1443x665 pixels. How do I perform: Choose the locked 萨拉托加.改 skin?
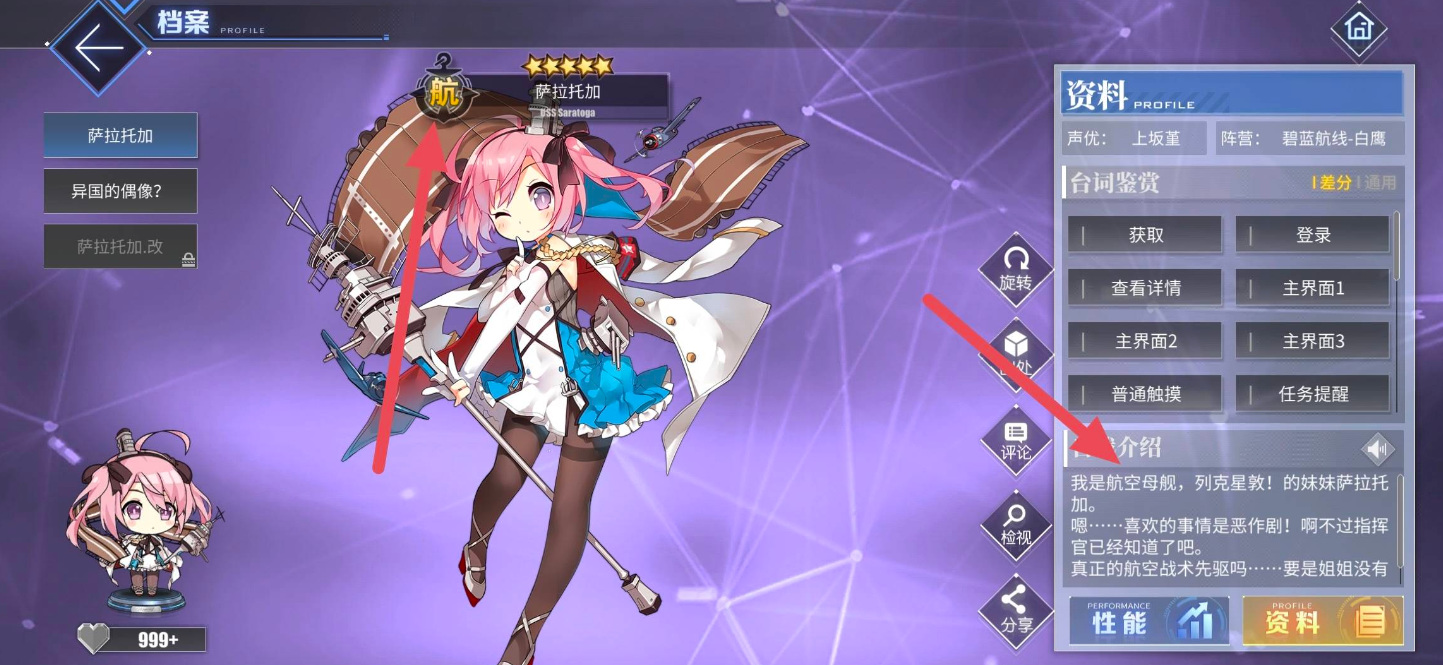(120, 246)
